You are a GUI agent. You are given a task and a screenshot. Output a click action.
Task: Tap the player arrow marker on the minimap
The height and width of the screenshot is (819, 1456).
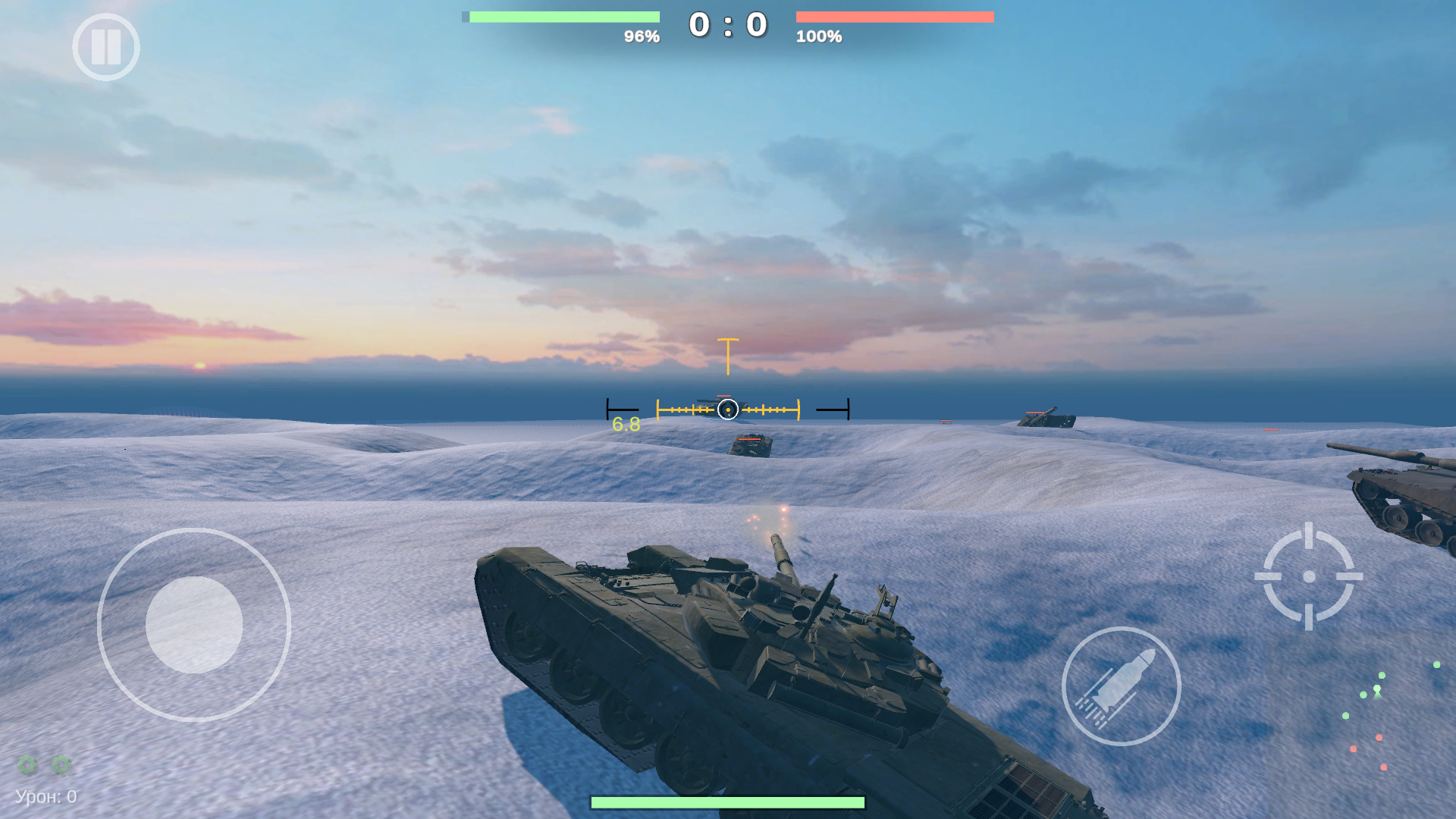coord(1376,694)
